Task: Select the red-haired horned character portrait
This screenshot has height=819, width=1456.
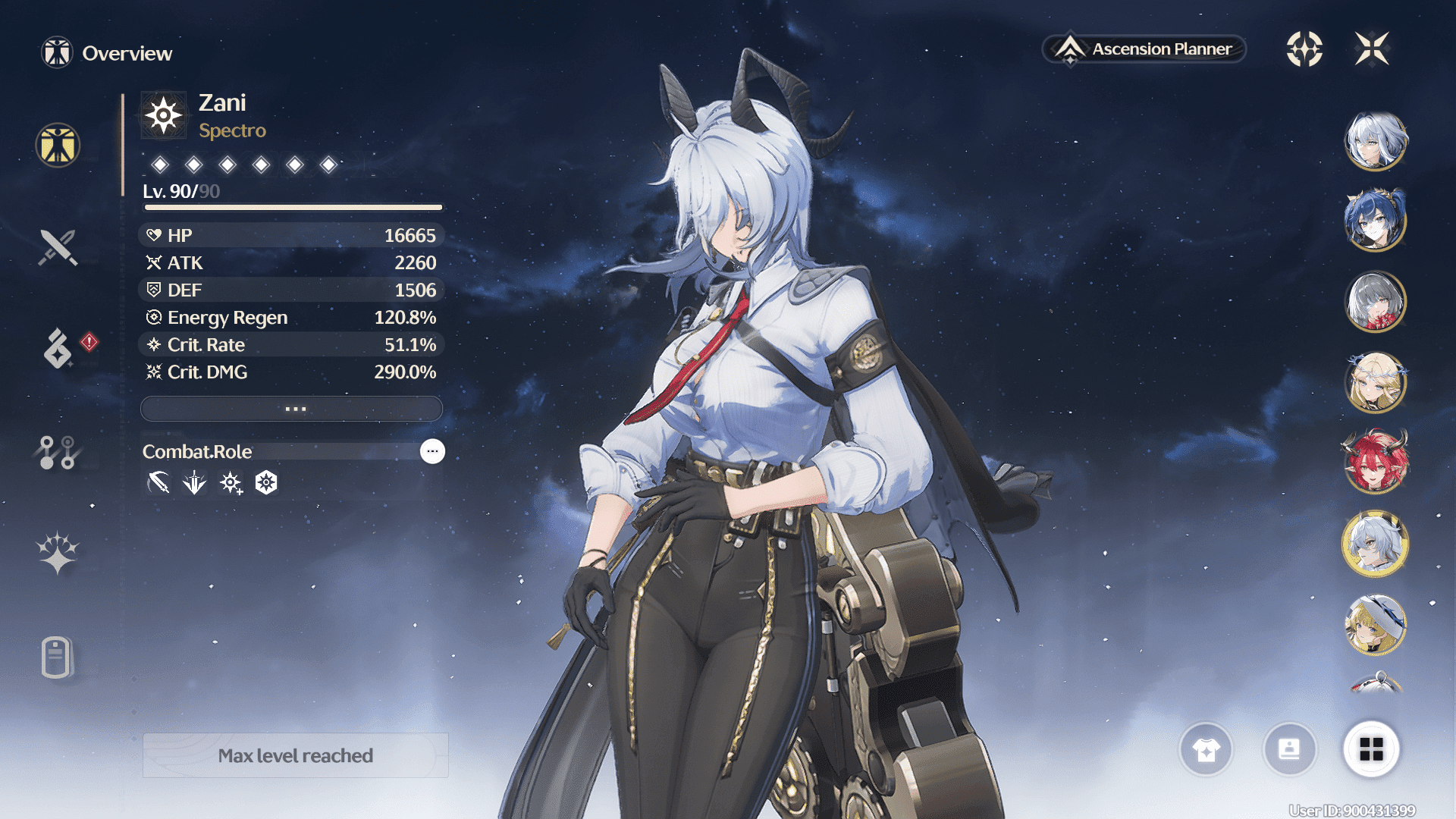Action: [x=1376, y=461]
